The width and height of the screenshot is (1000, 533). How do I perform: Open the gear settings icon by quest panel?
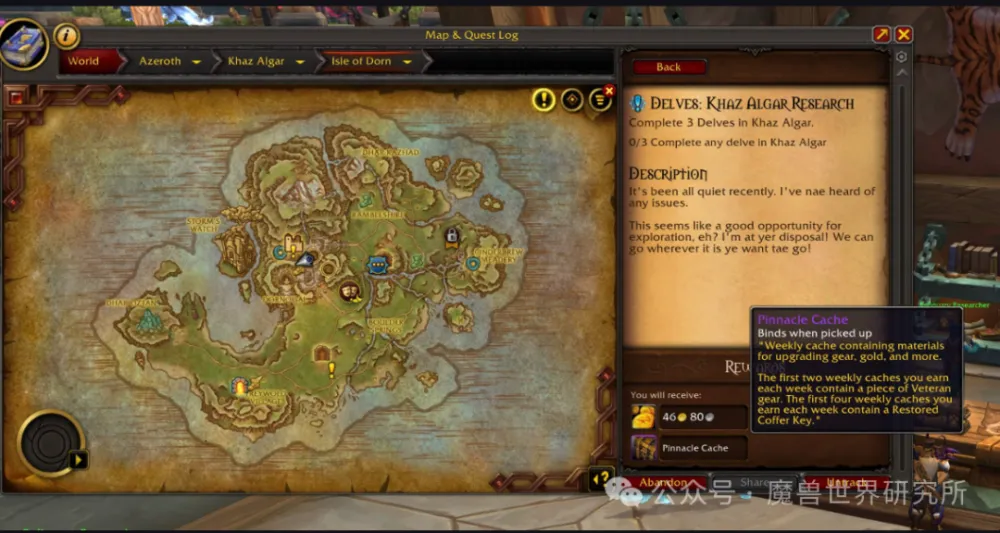tap(901, 57)
